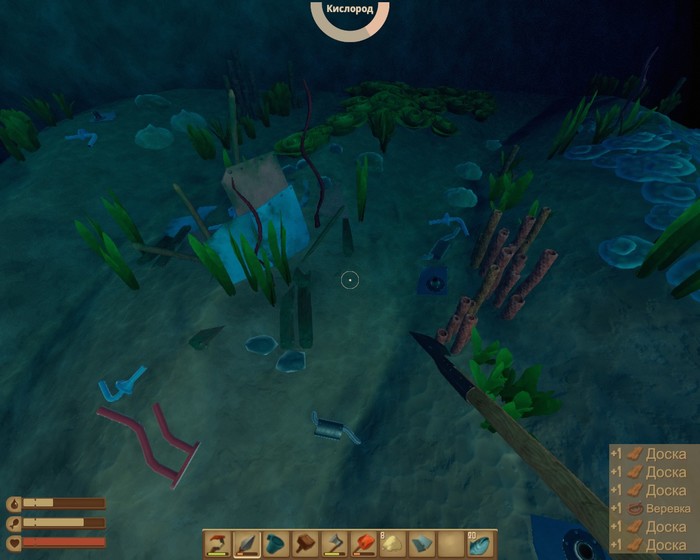Select the hook in the hotbar
The height and width of the screenshot is (560, 700).
click(x=217, y=544)
